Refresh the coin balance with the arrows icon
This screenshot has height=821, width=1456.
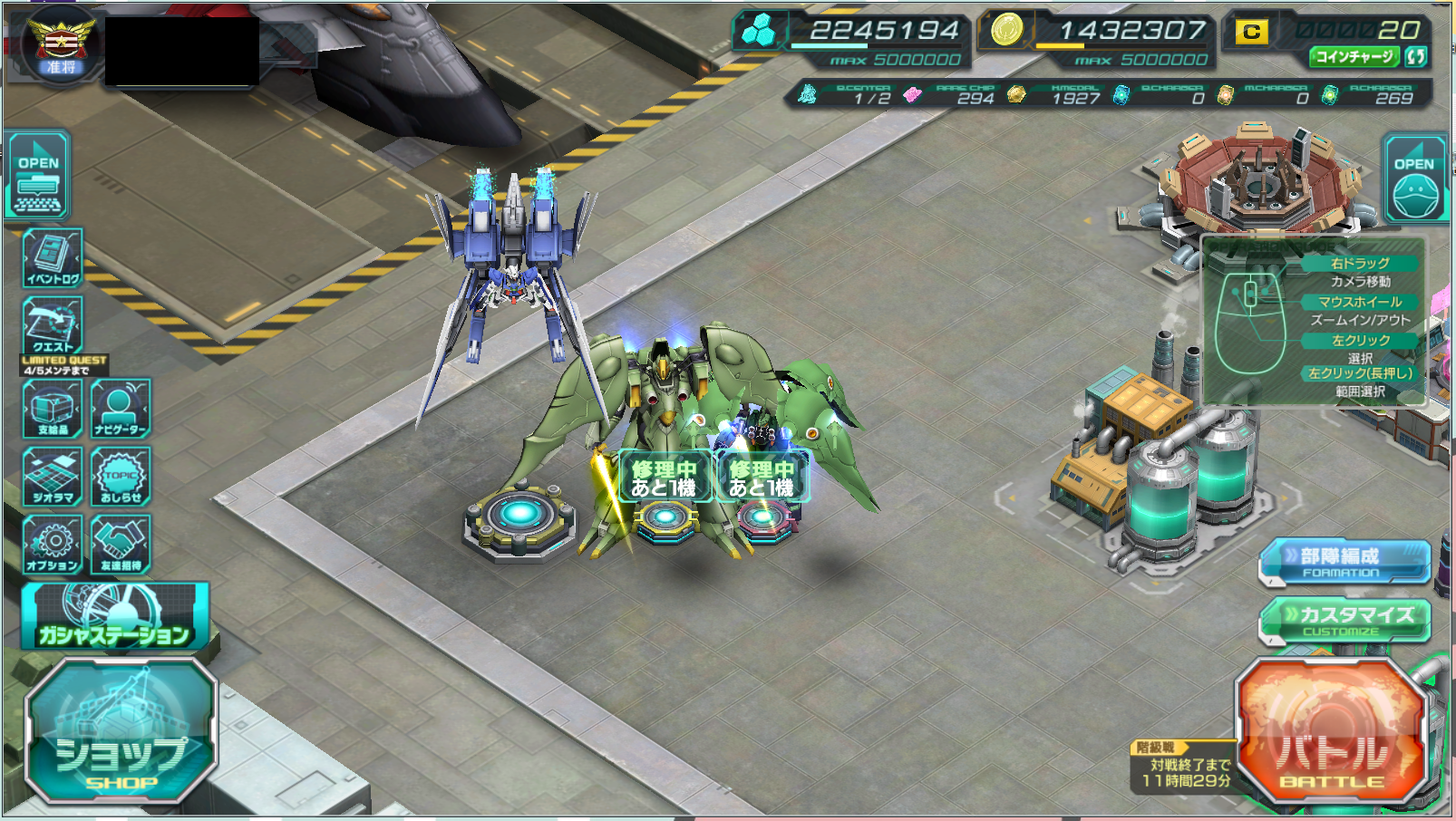point(1415,56)
